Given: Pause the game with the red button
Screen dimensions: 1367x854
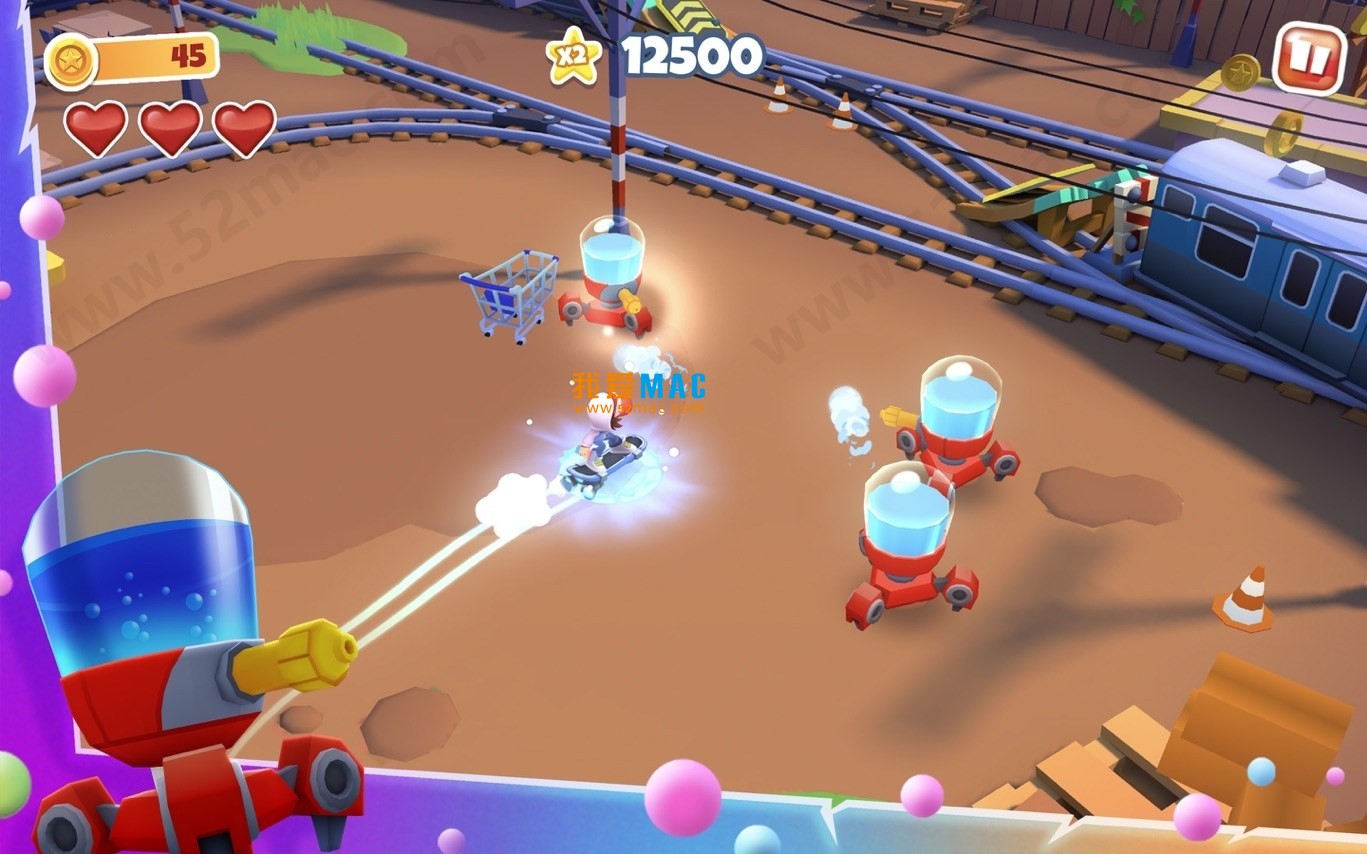Looking at the screenshot, I should coord(1309,58).
